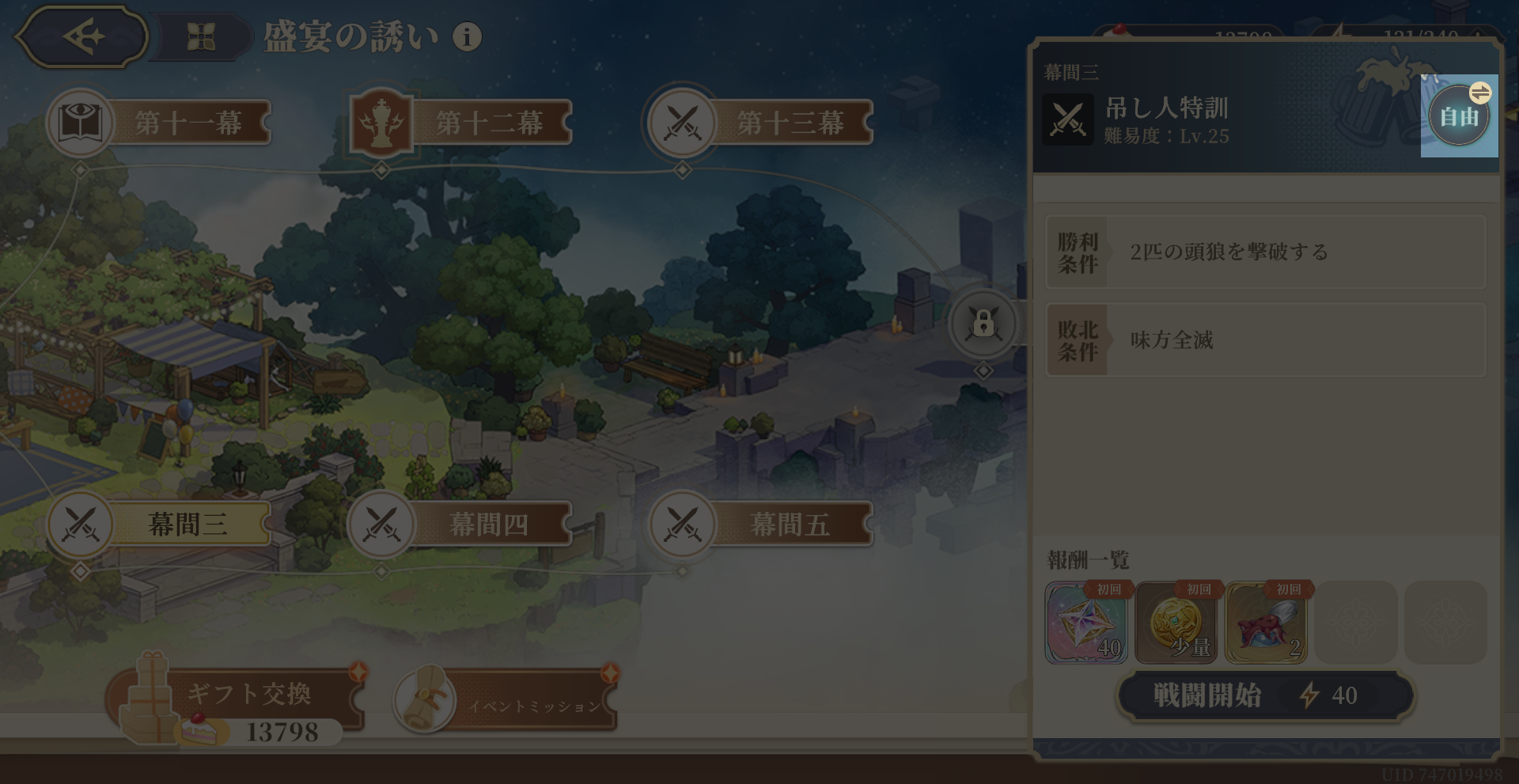Inspect the gold coin reward icon
This screenshot has width=1519, height=784.
(x=1176, y=623)
